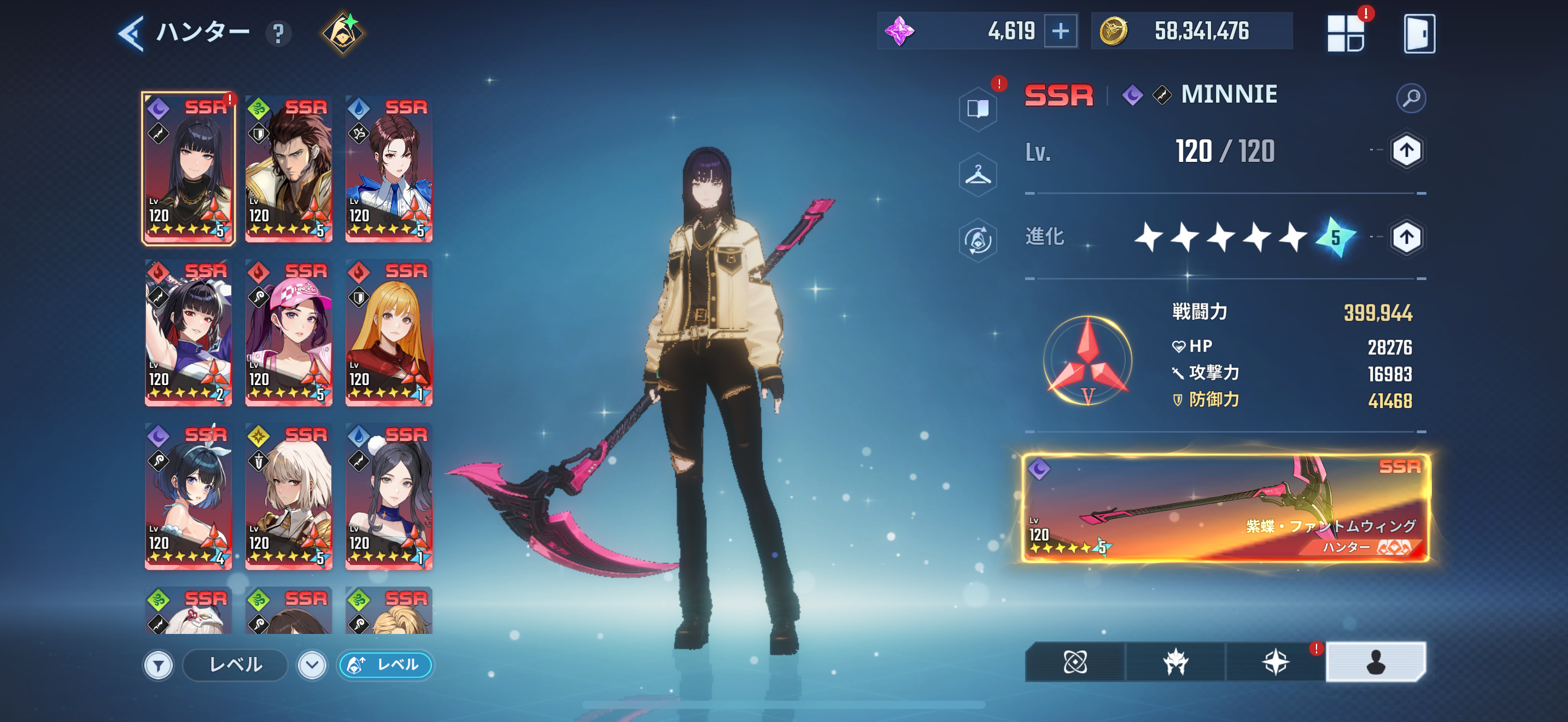Select the brown-haired male hunter card

tap(289, 169)
